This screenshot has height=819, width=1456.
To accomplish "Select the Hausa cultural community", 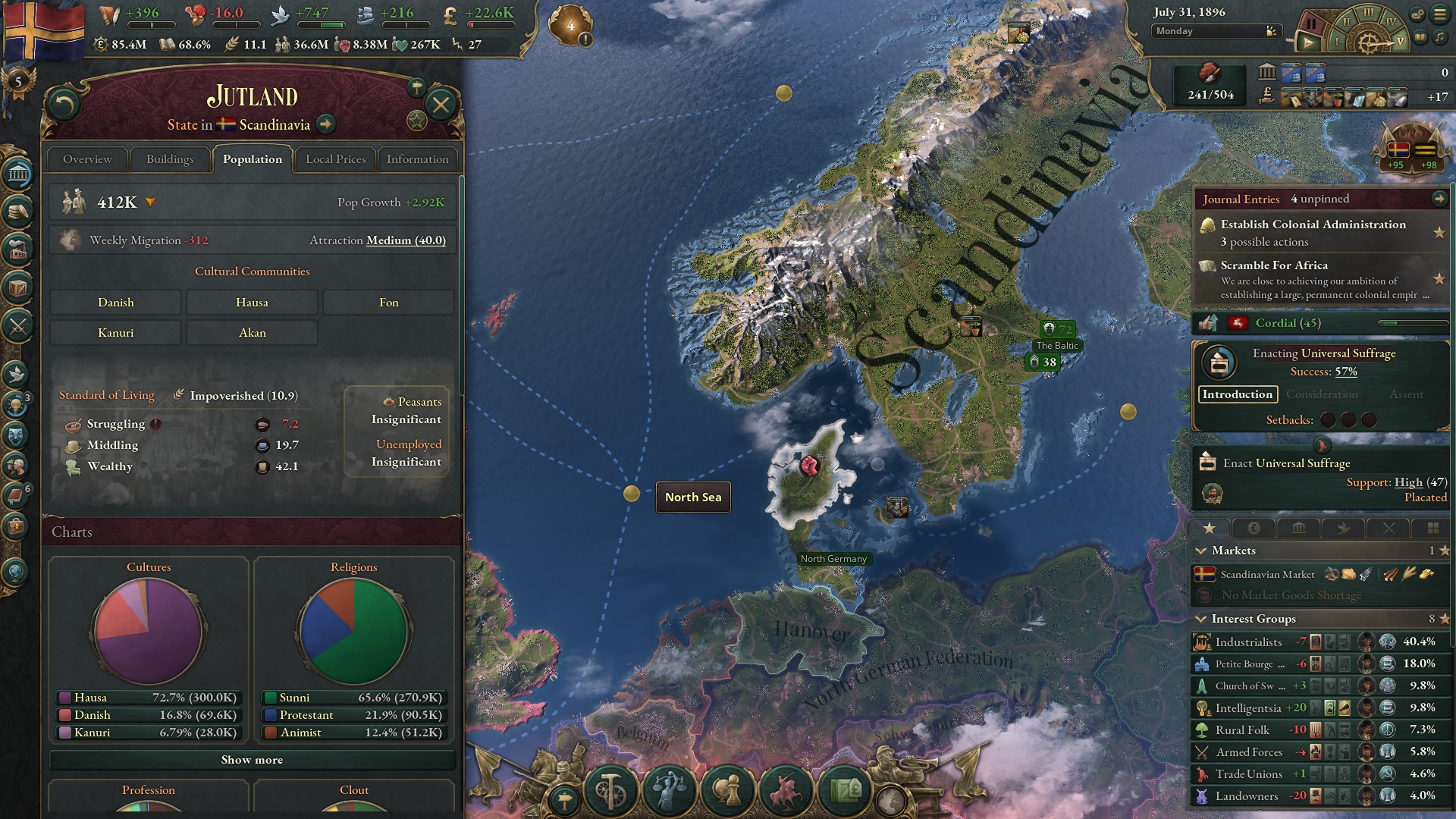I will [x=252, y=303].
